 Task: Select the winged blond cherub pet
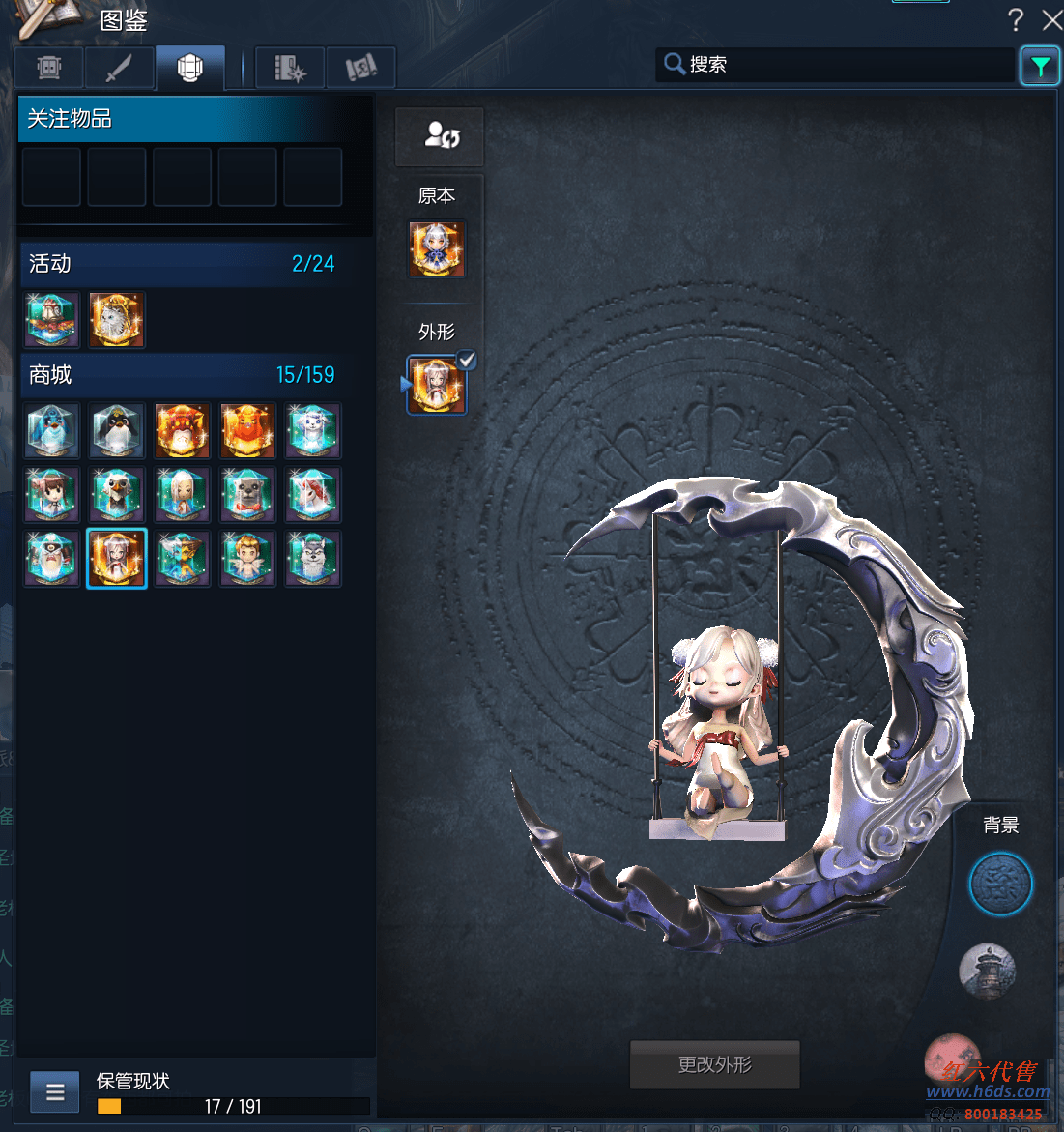click(247, 559)
